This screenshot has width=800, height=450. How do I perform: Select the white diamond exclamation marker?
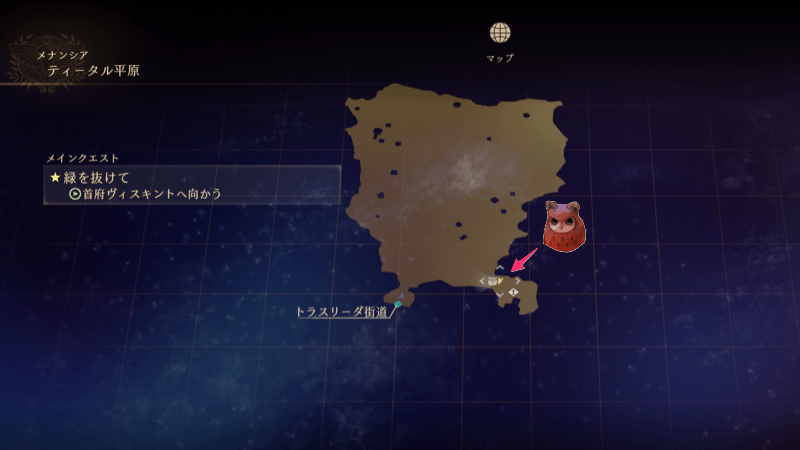point(514,291)
